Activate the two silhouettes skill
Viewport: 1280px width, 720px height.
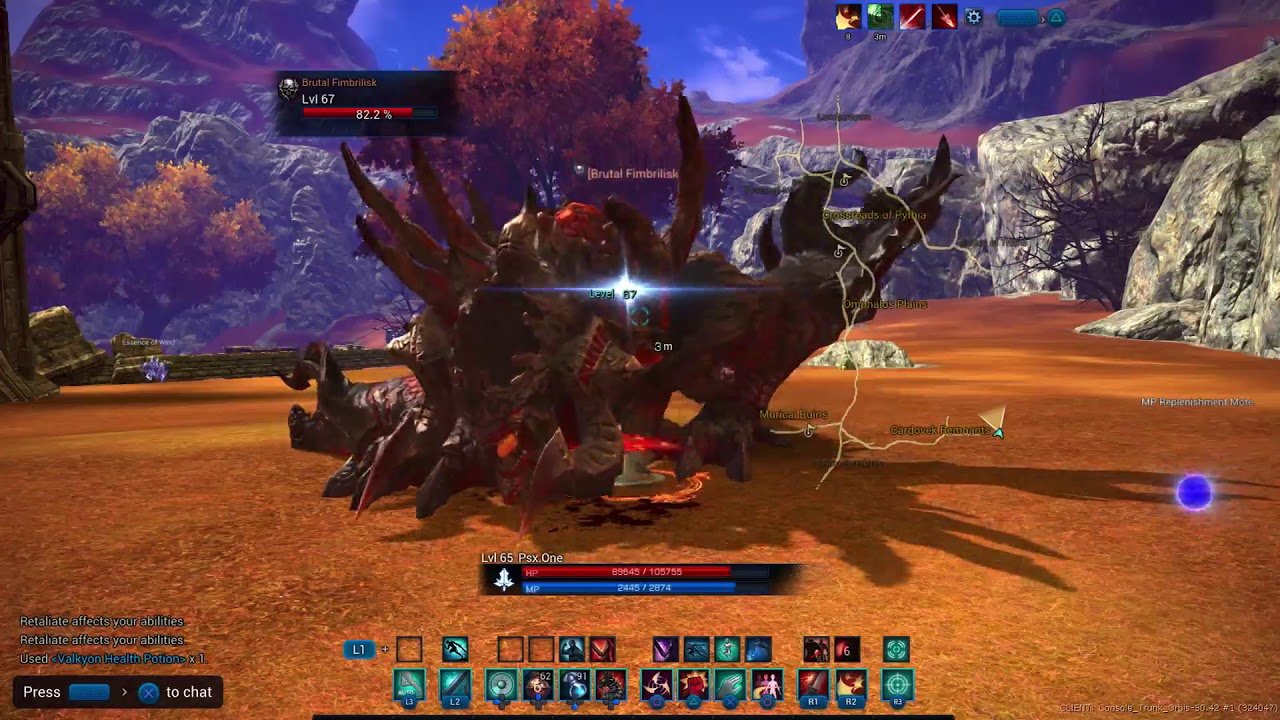pyautogui.click(x=767, y=685)
